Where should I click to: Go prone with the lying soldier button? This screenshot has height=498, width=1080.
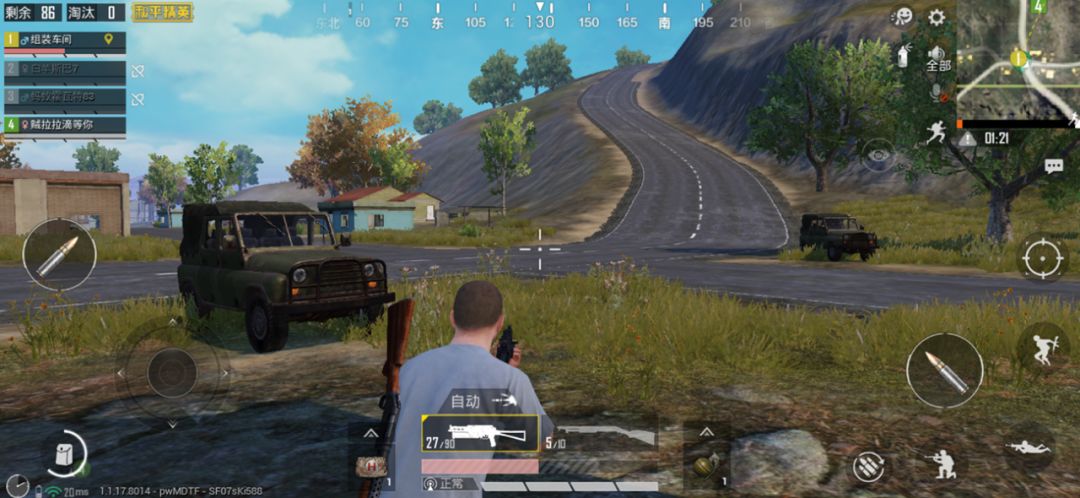coord(1028,447)
